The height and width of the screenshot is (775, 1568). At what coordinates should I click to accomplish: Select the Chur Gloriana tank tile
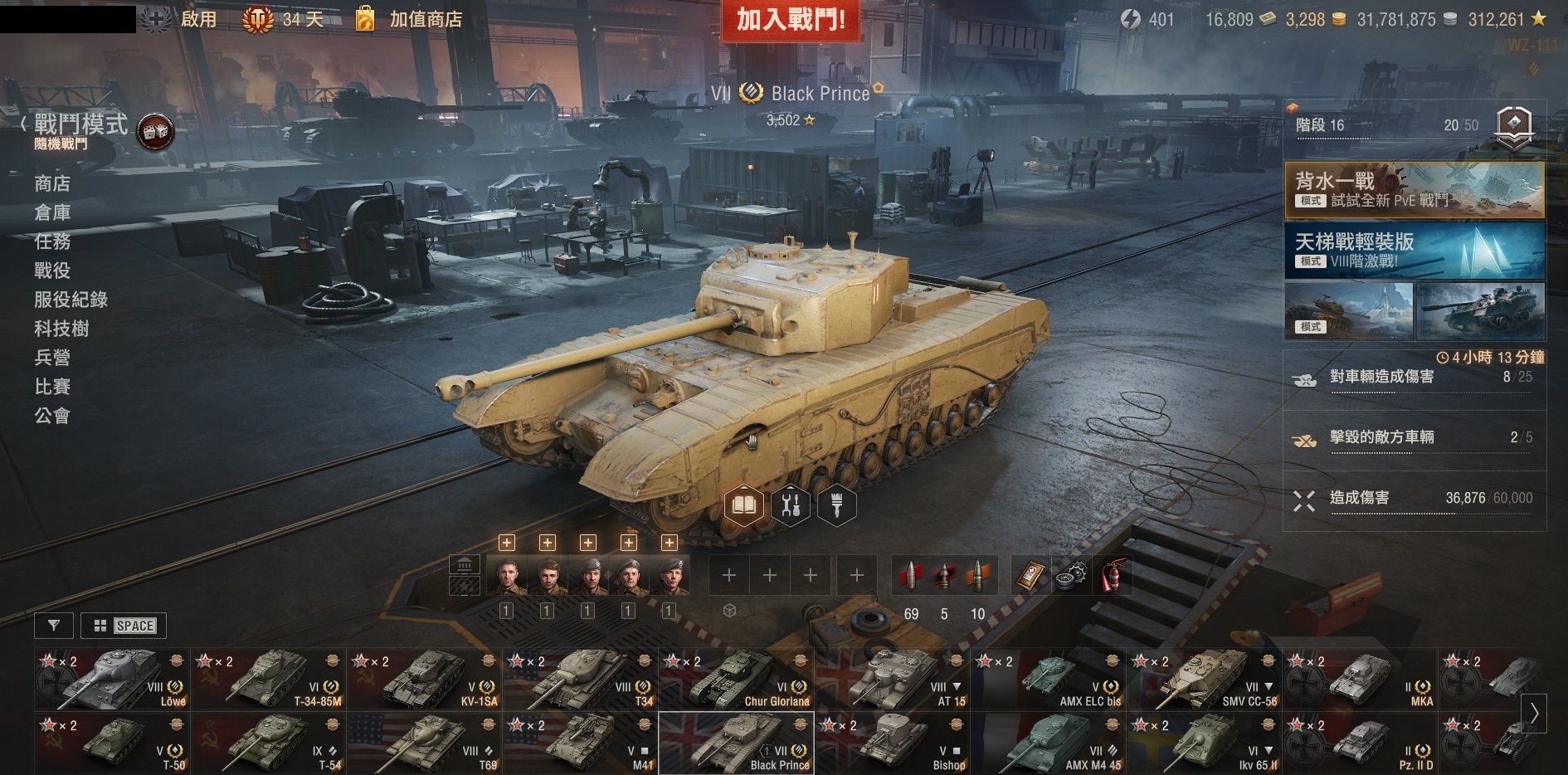[x=736, y=679]
